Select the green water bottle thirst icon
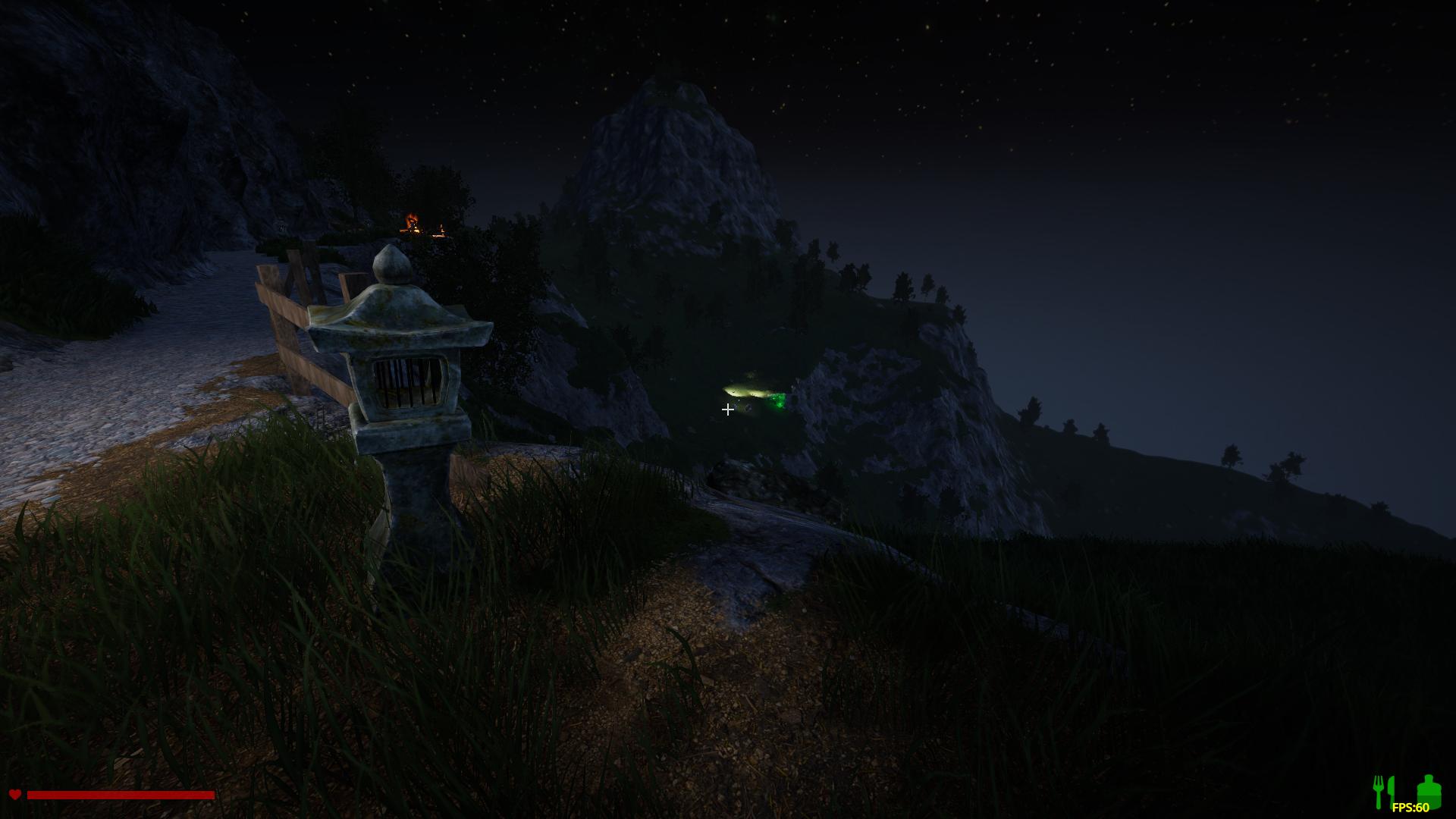 coord(1429,789)
